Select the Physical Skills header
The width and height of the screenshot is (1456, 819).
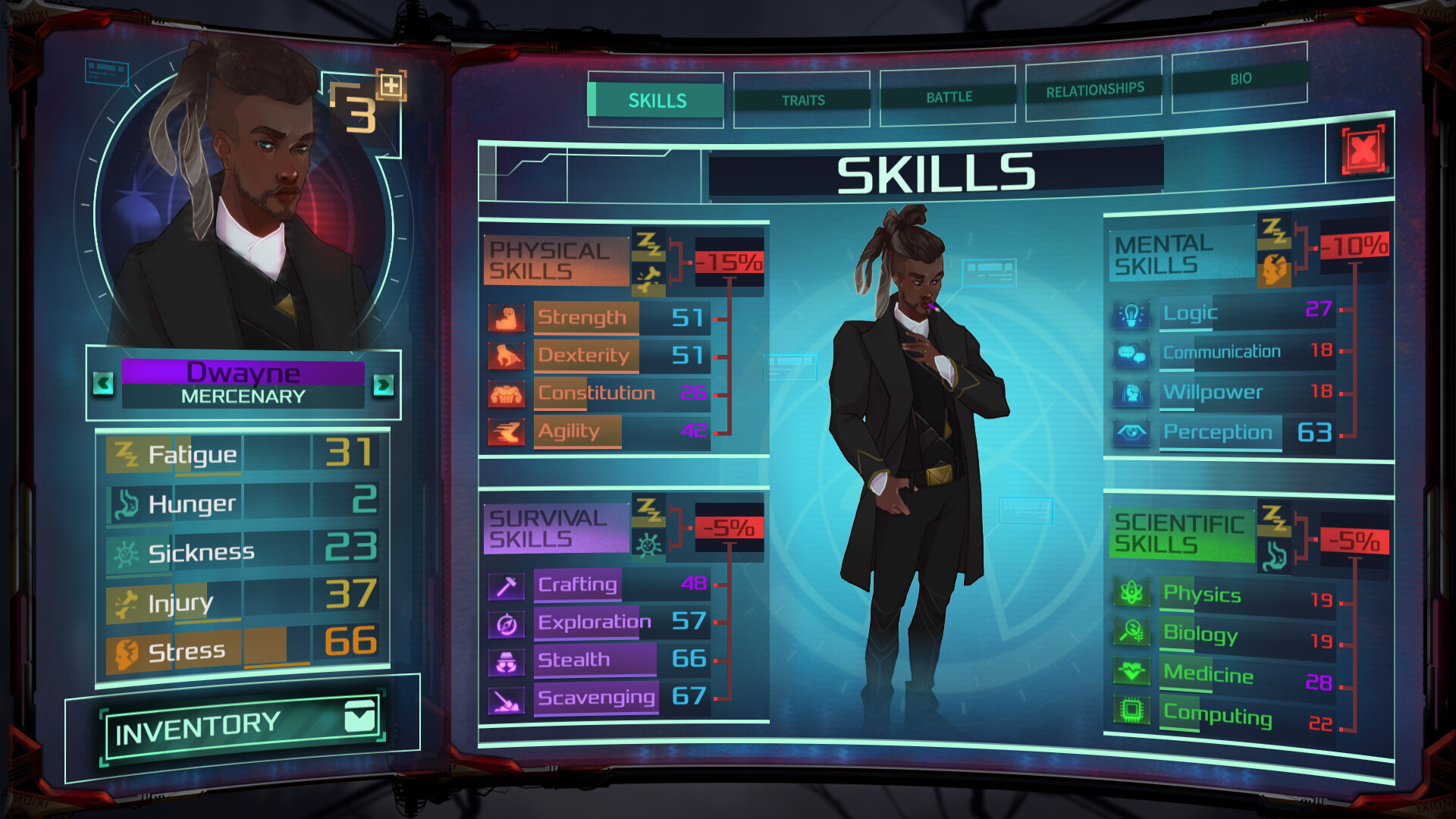(x=555, y=262)
